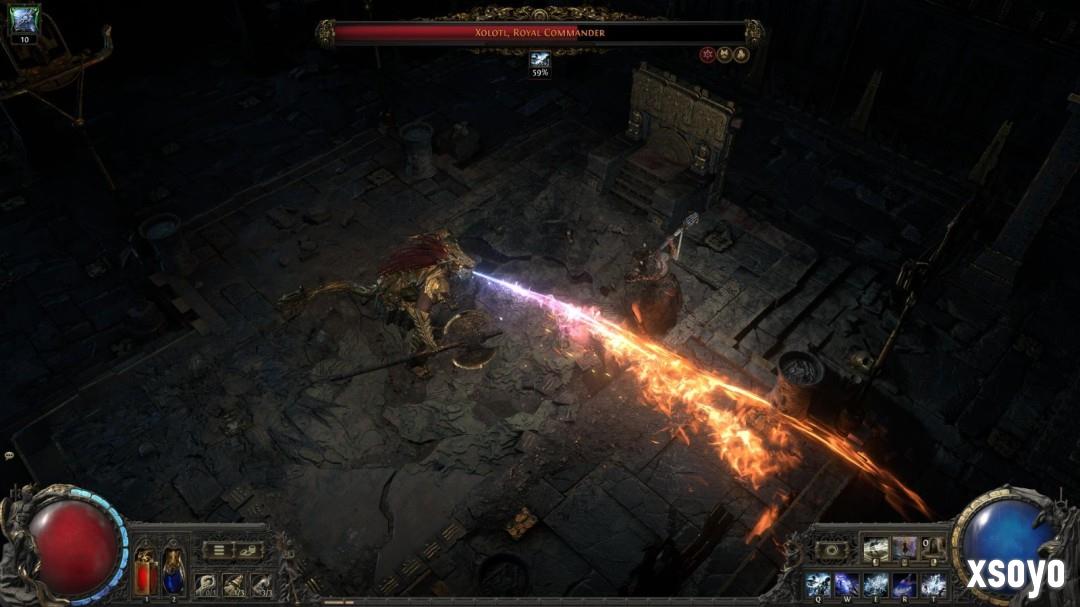Activate the skill bound to E
1080x607 pixels.
point(875,583)
